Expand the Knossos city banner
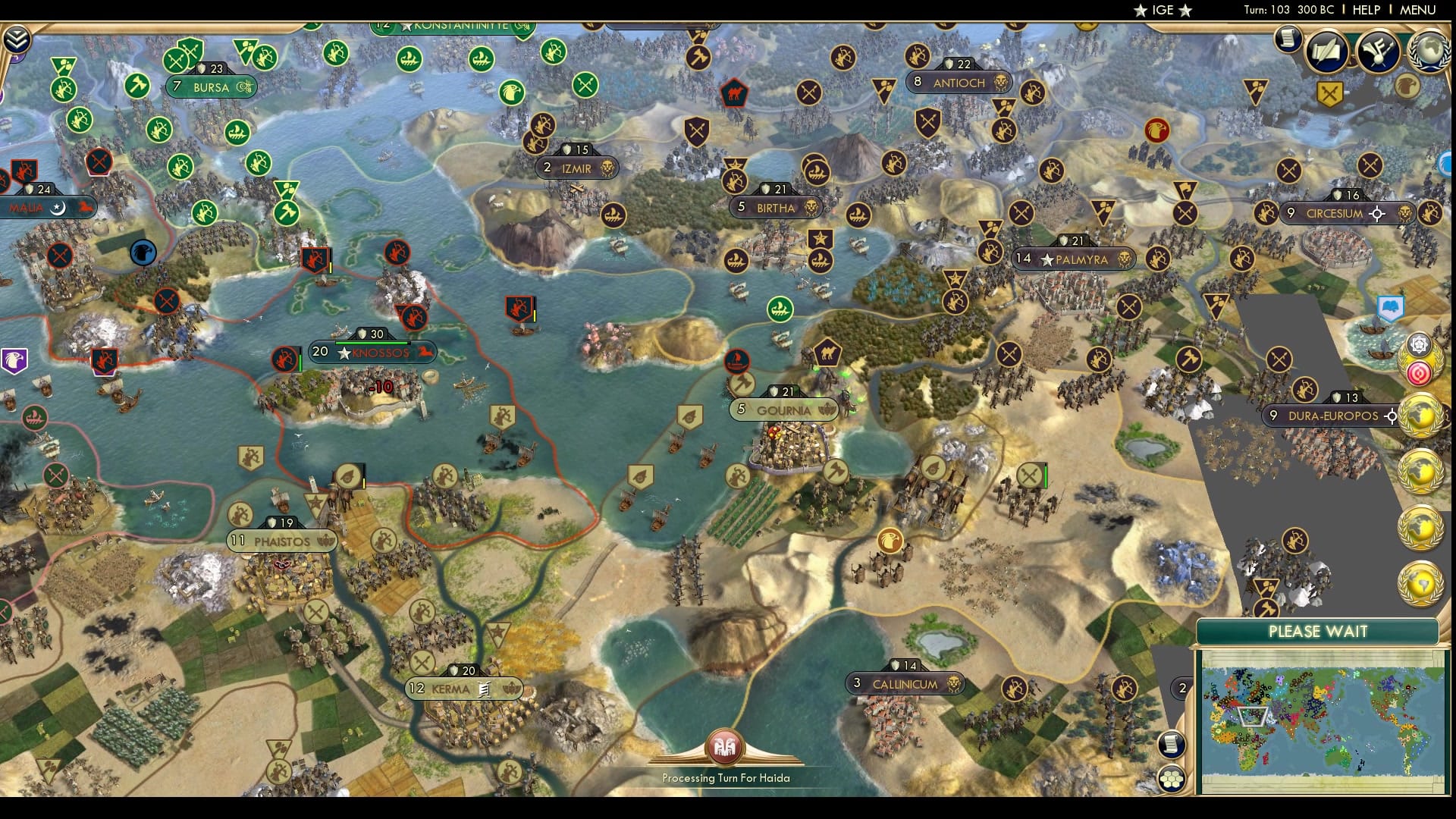 [372, 353]
